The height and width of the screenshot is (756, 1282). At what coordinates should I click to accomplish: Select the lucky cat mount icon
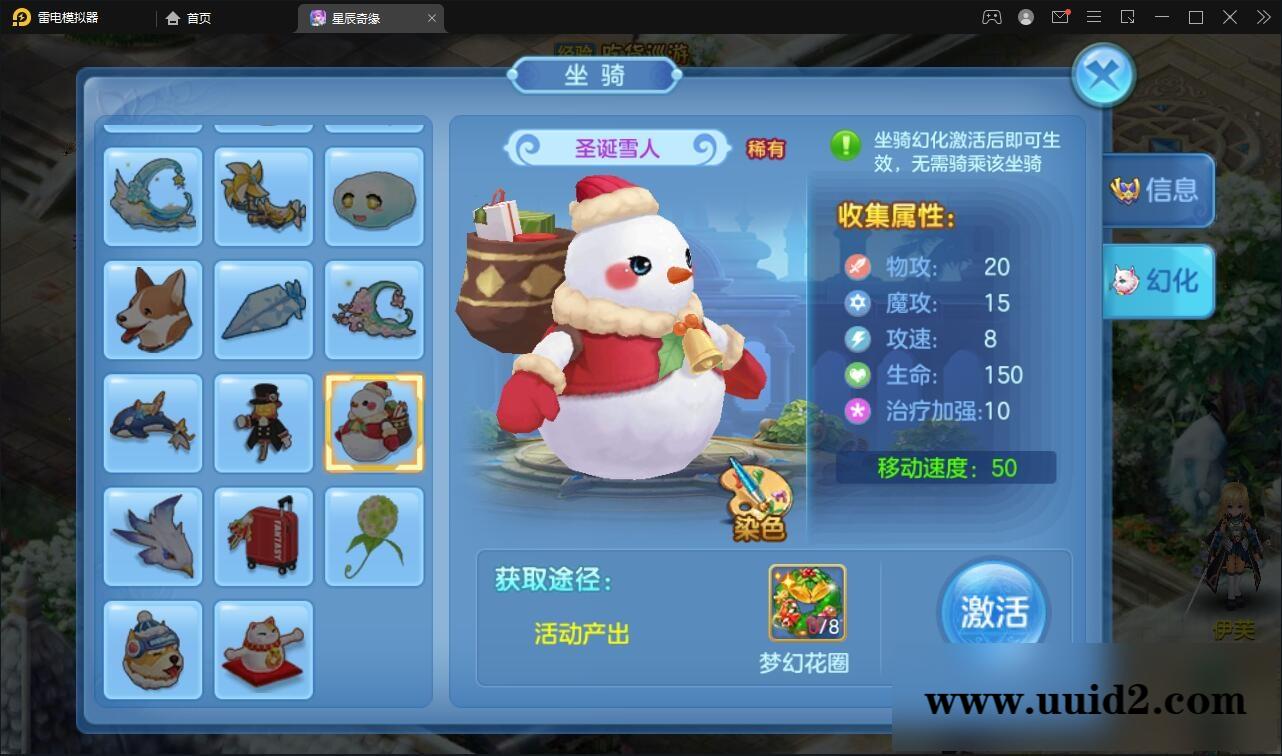[x=263, y=650]
